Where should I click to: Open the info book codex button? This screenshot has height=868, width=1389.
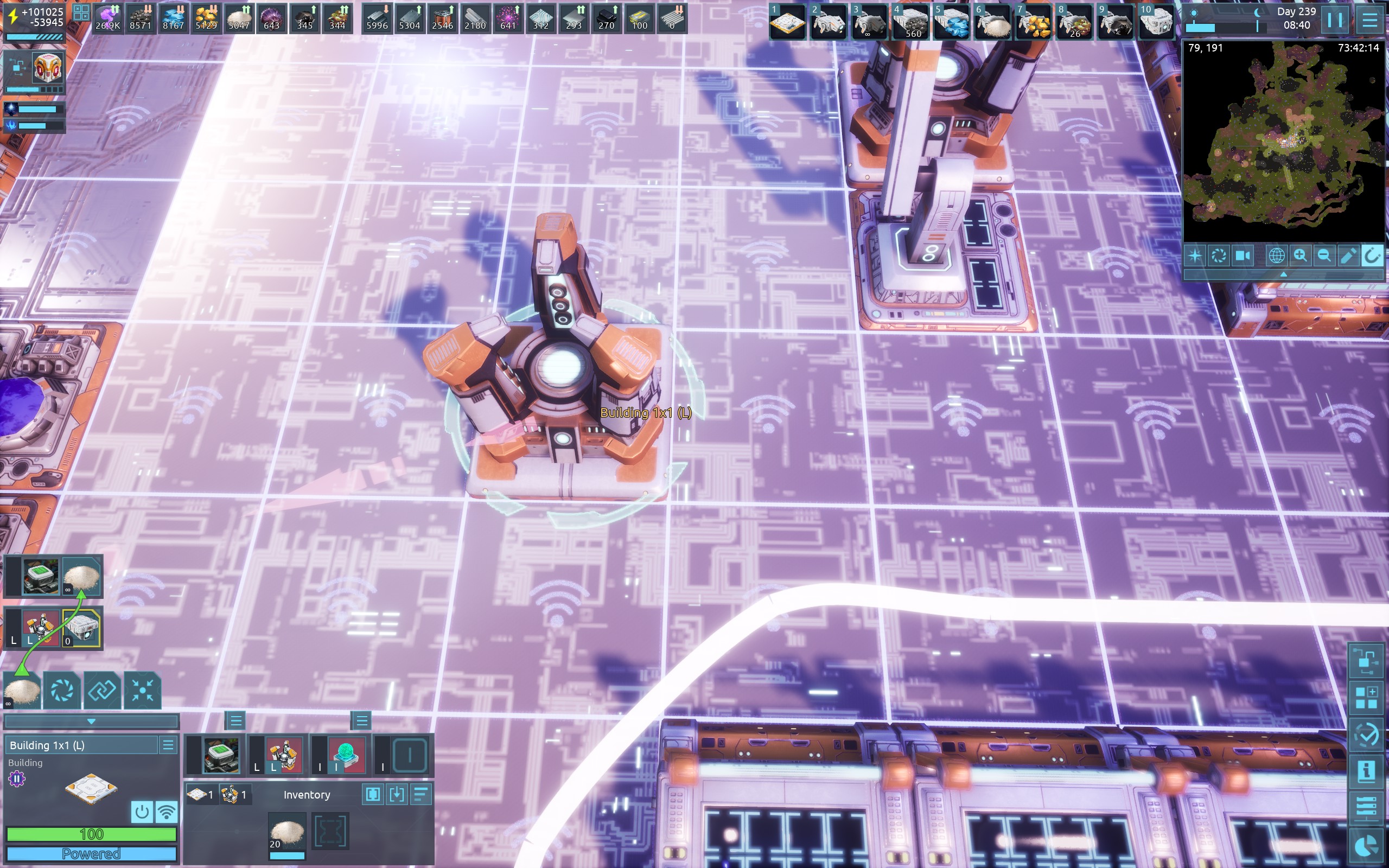click(x=1366, y=770)
